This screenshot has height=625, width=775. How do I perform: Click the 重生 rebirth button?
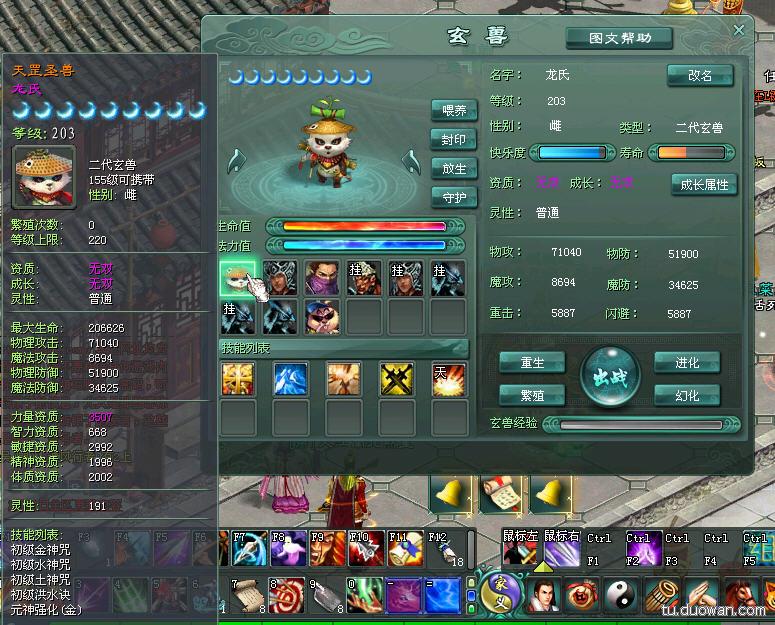(x=532, y=362)
